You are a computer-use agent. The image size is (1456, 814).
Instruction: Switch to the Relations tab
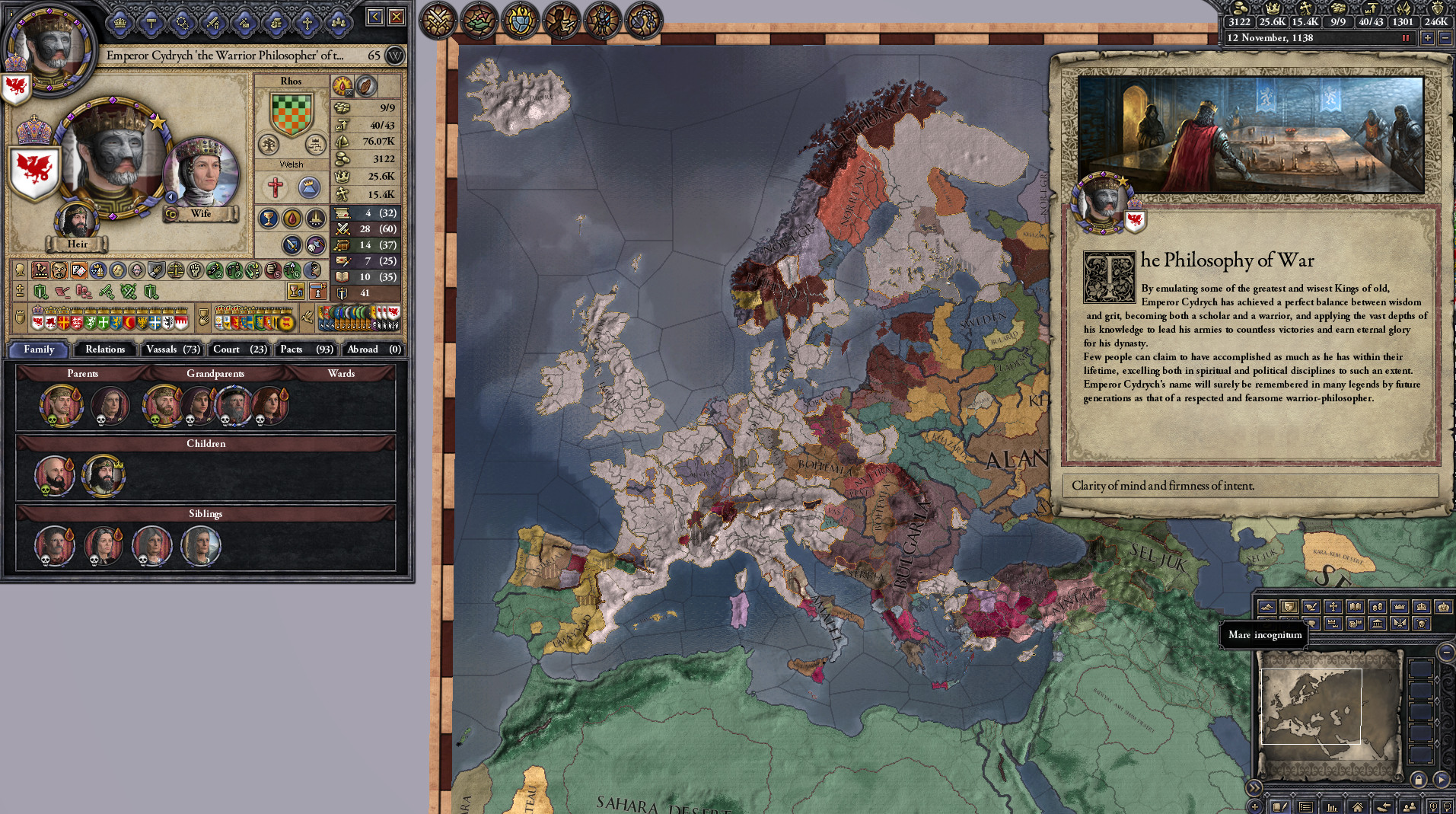coord(105,350)
